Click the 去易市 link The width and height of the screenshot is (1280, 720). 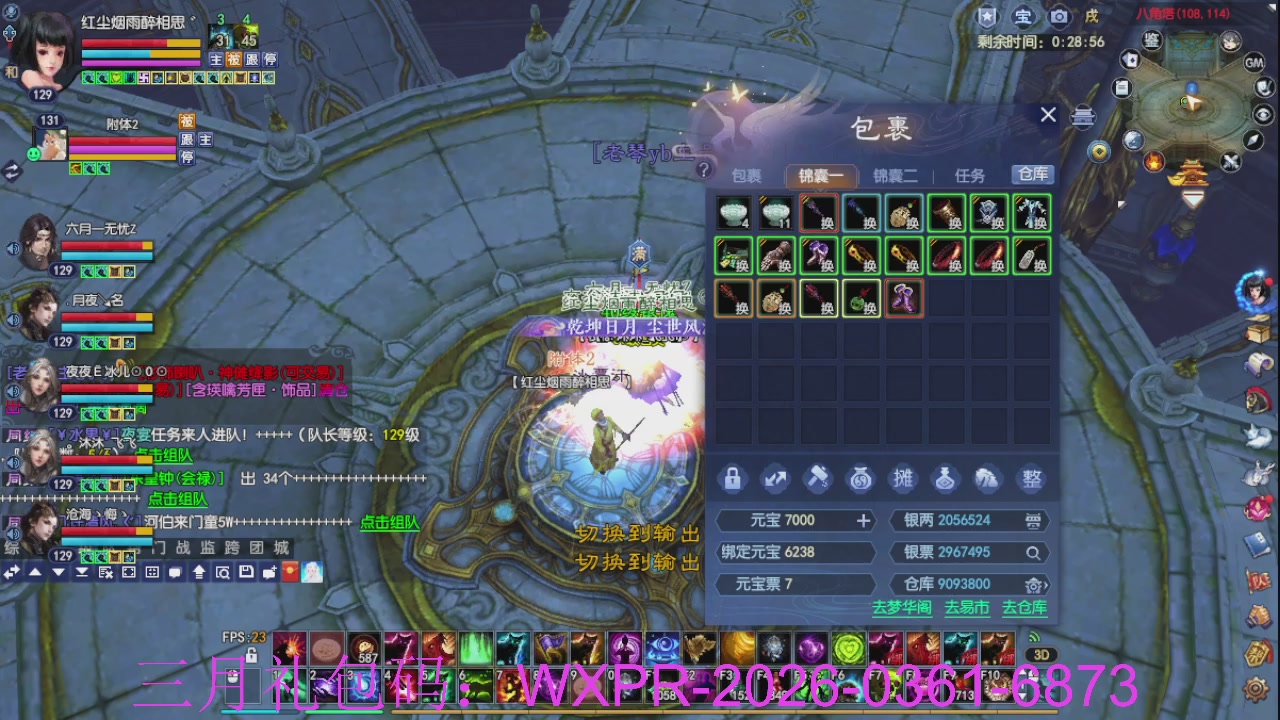966,606
